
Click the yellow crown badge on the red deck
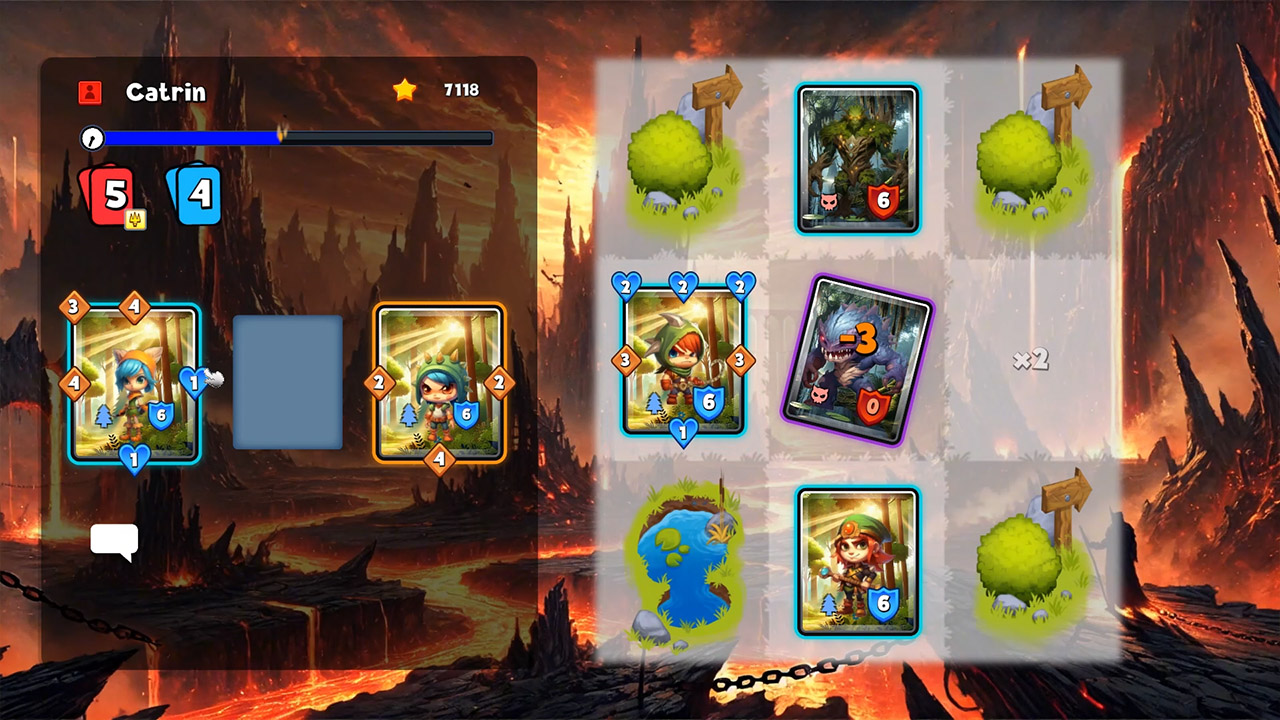click(x=136, y=219)
